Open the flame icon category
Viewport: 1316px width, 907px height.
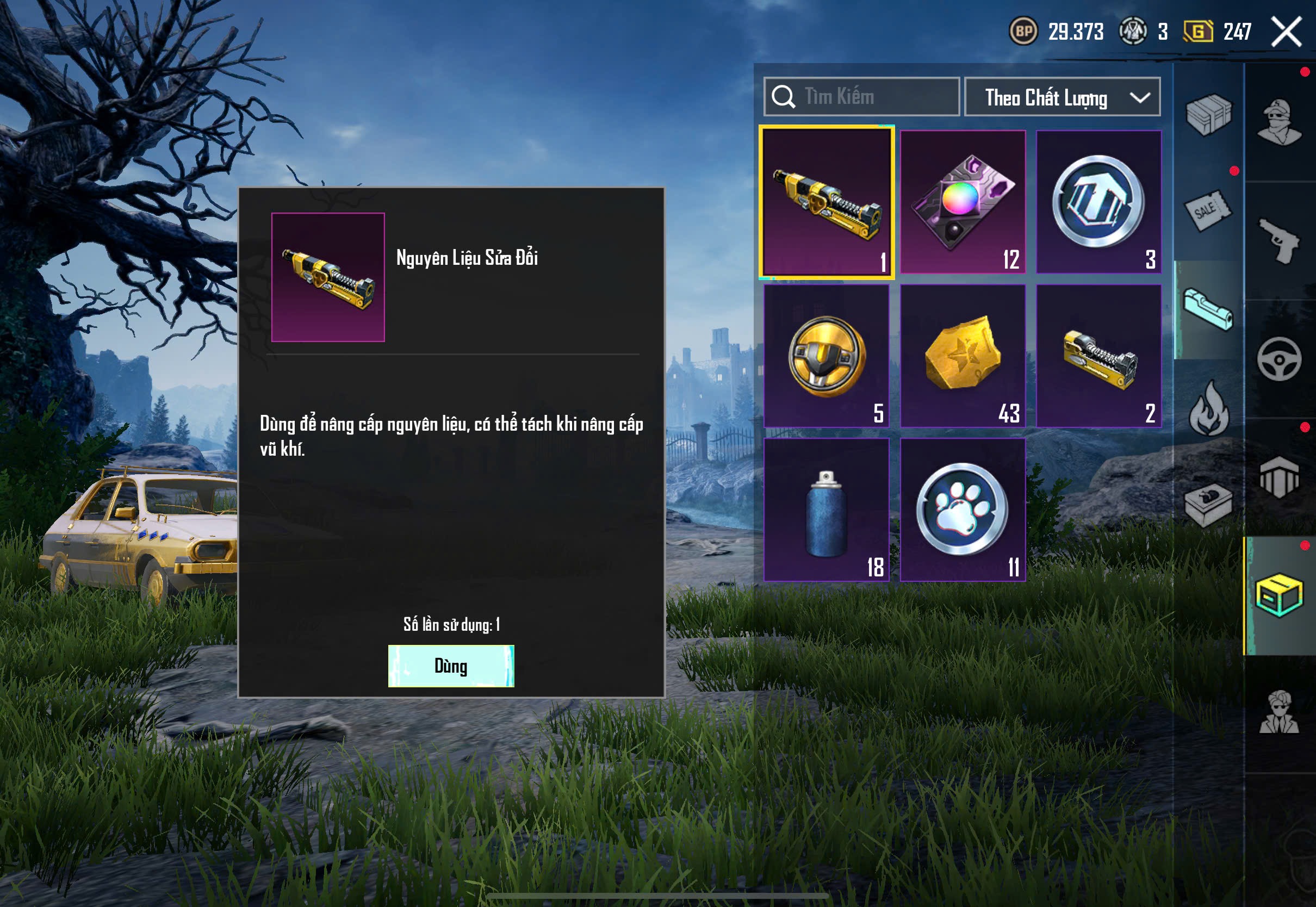tap(1209, 408)
